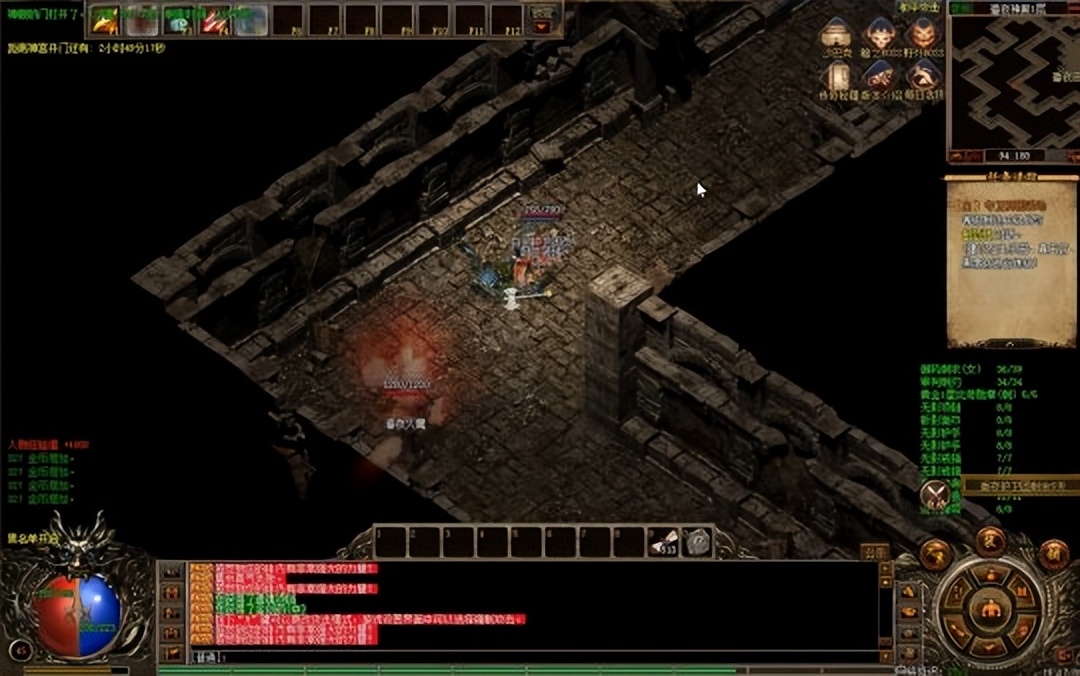
Task: Open the scroll-shaped icon in the top-right cluster
Action: pyautogui.click(x=835, y=77)
